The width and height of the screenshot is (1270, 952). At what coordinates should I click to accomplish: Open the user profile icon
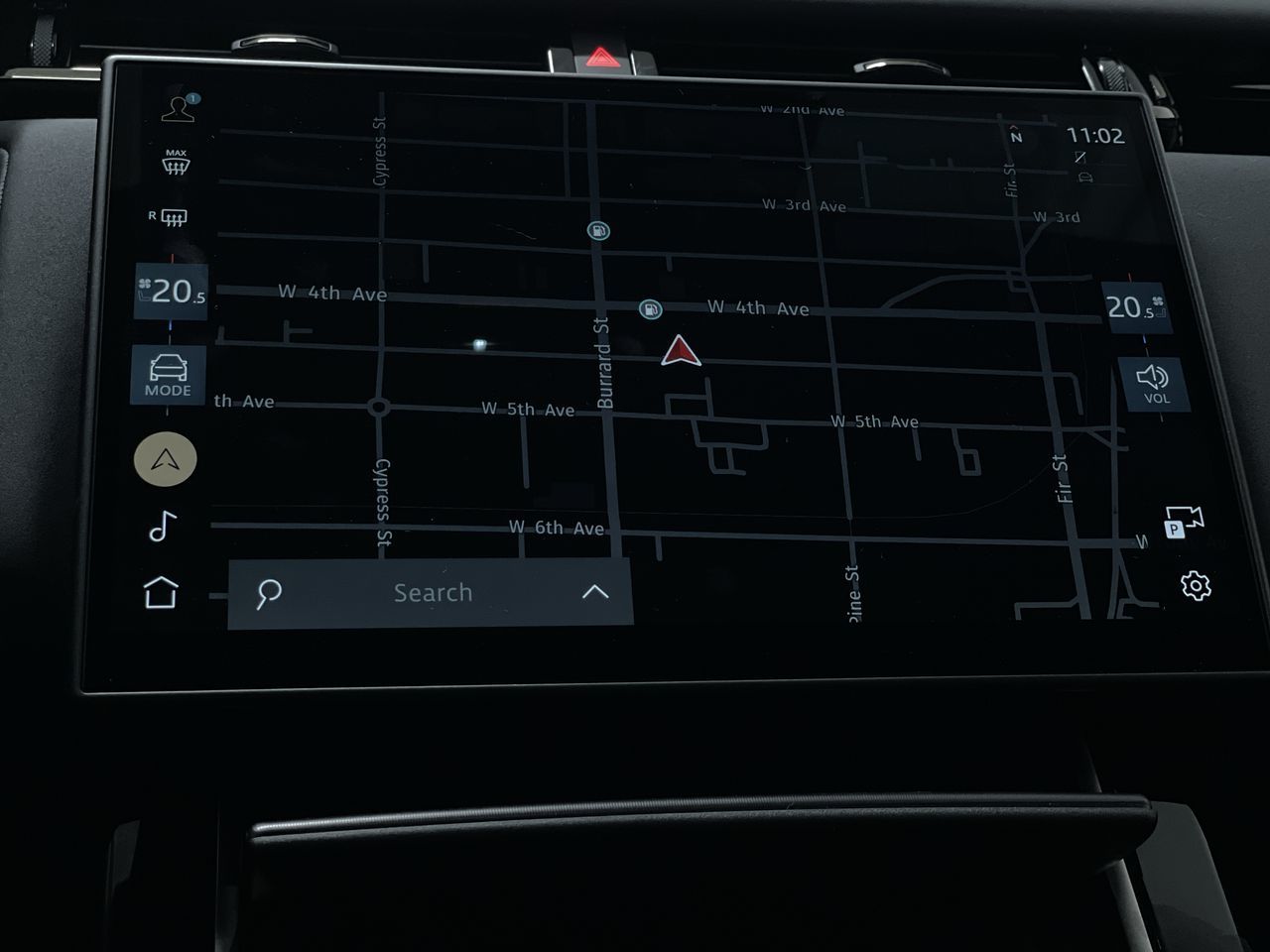[x=179, y=107]
